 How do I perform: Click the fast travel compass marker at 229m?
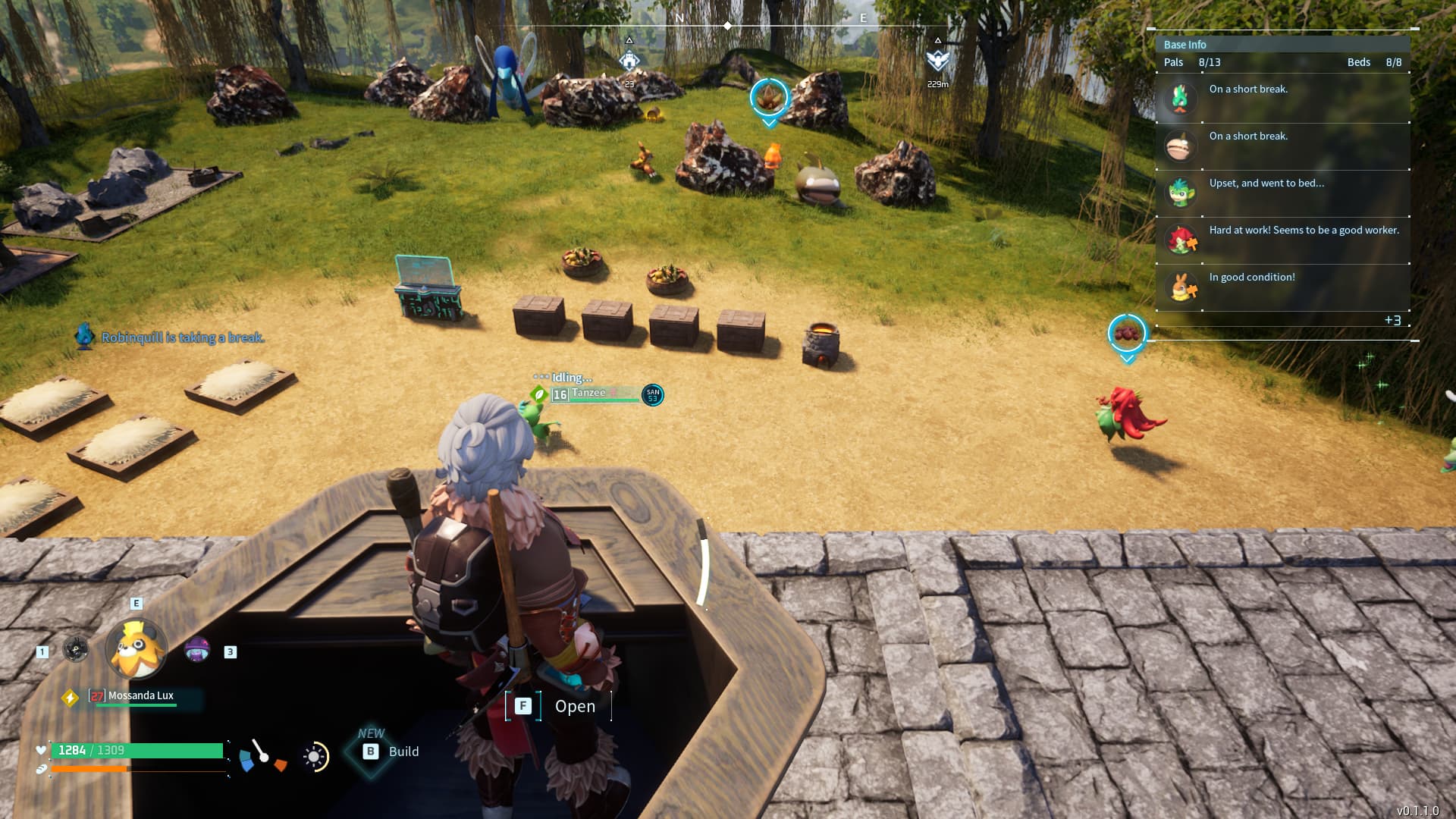(x=938, y=61)
